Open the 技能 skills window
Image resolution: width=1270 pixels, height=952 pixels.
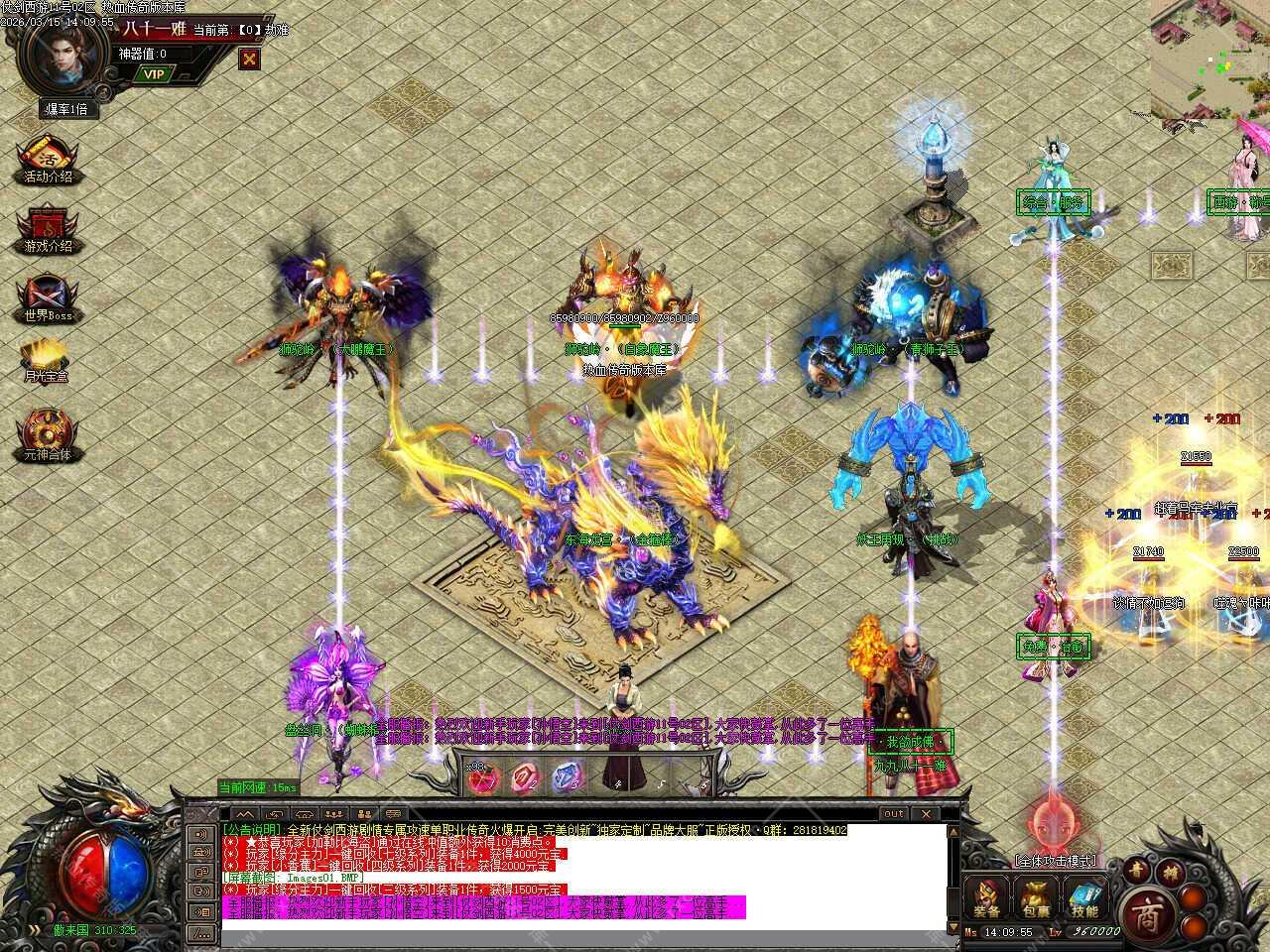1084,898
